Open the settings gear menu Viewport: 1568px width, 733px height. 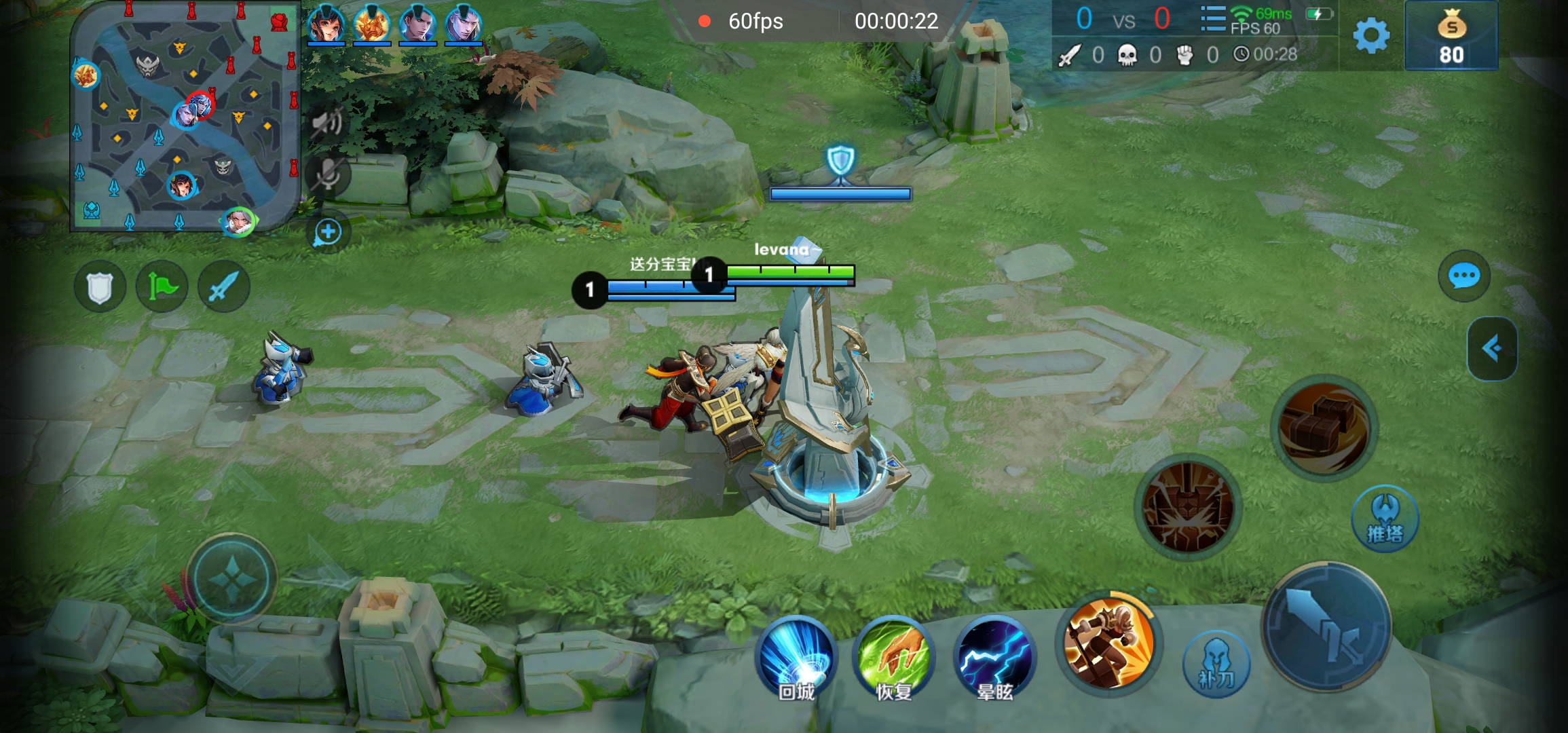(x=1371, y=35)
